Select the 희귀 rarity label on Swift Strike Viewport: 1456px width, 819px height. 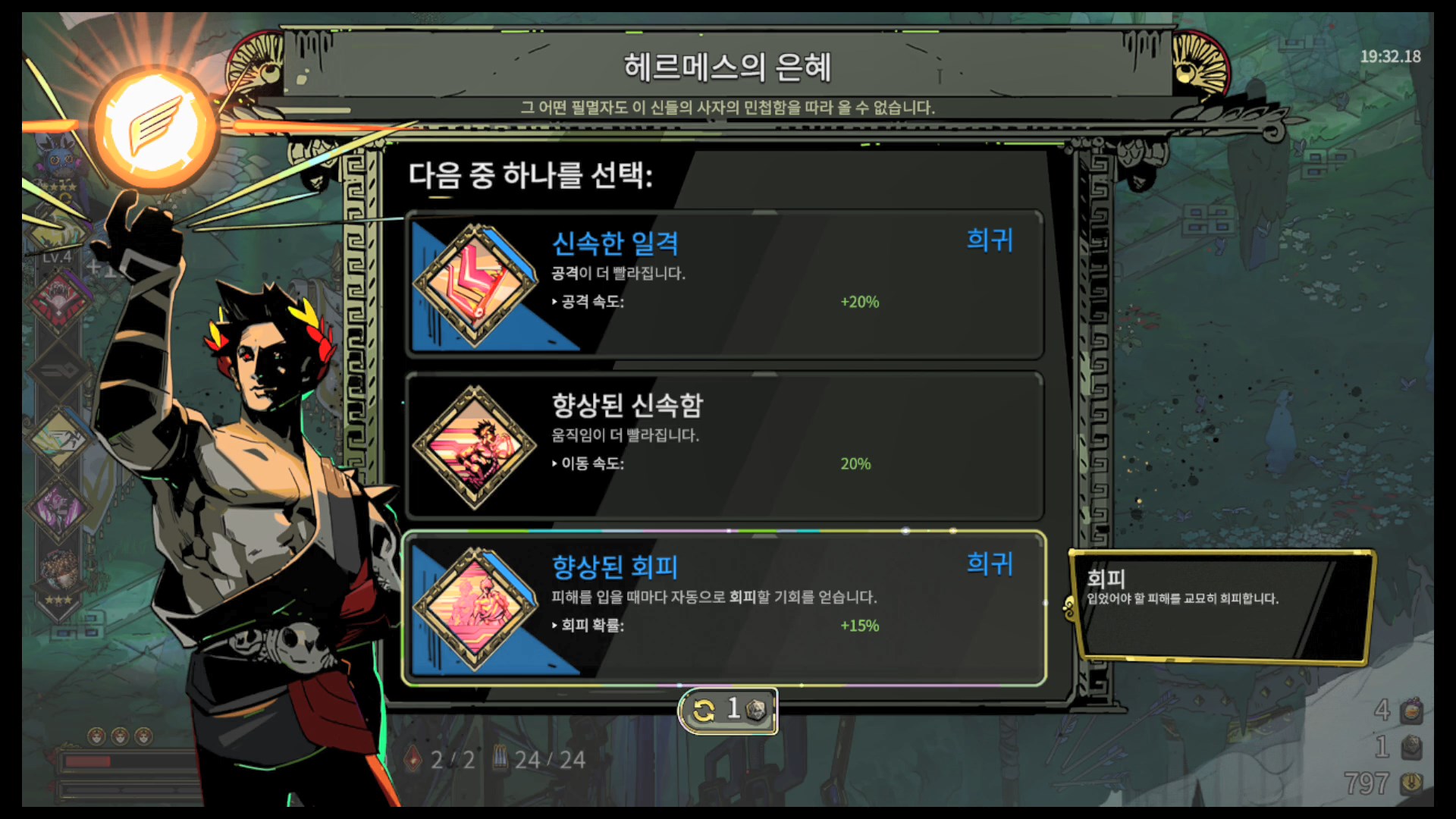[990, 241]
